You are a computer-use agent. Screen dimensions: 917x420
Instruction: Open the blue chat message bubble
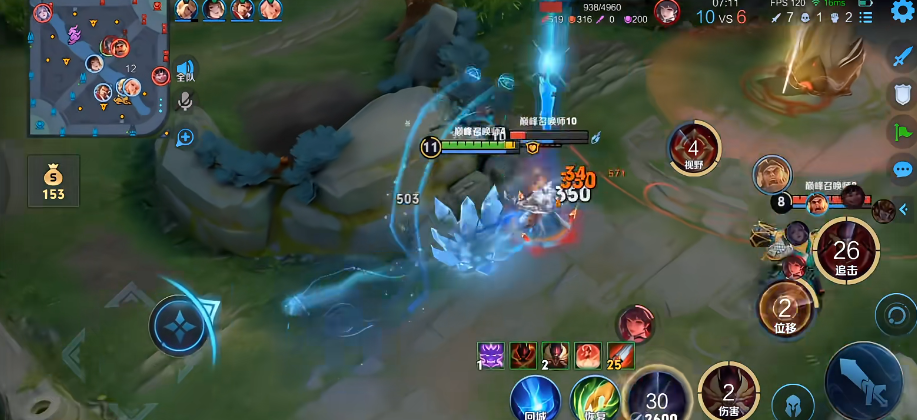point(902,170)
